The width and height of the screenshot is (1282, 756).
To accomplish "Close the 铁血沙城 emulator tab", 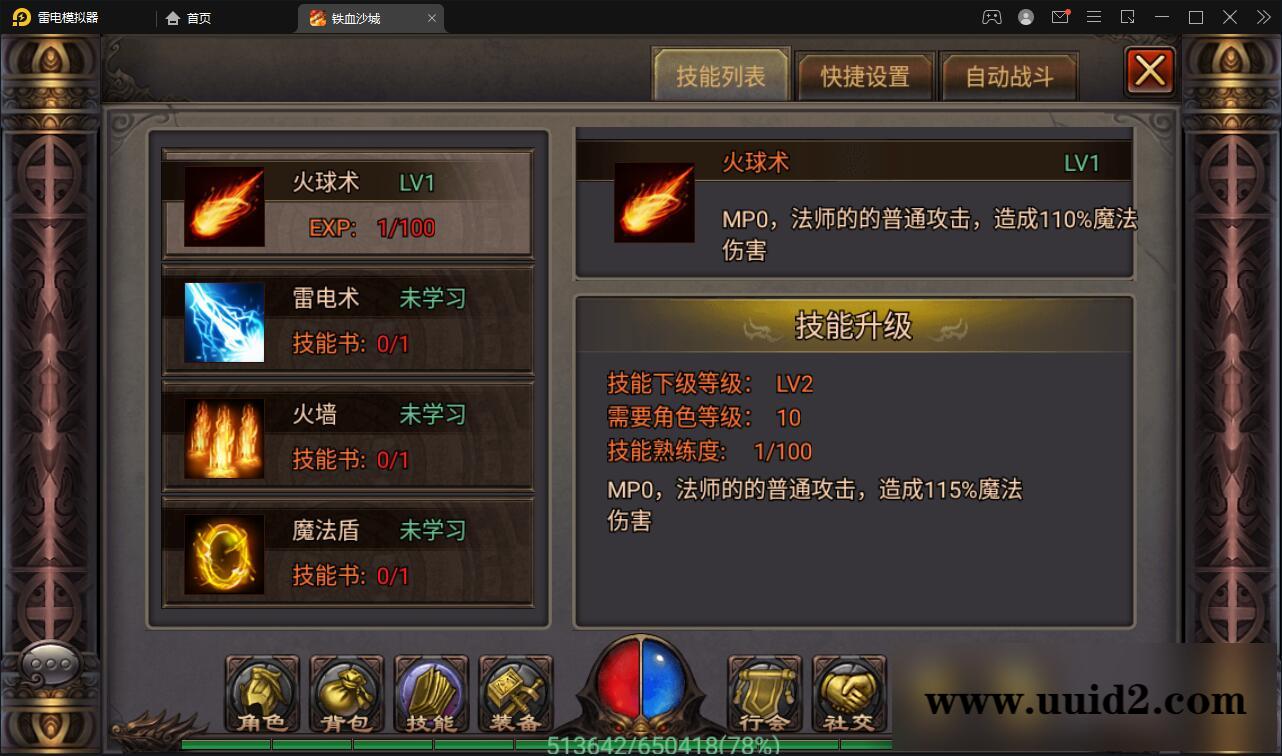I will pyautogui.click(x=431, y=17).
